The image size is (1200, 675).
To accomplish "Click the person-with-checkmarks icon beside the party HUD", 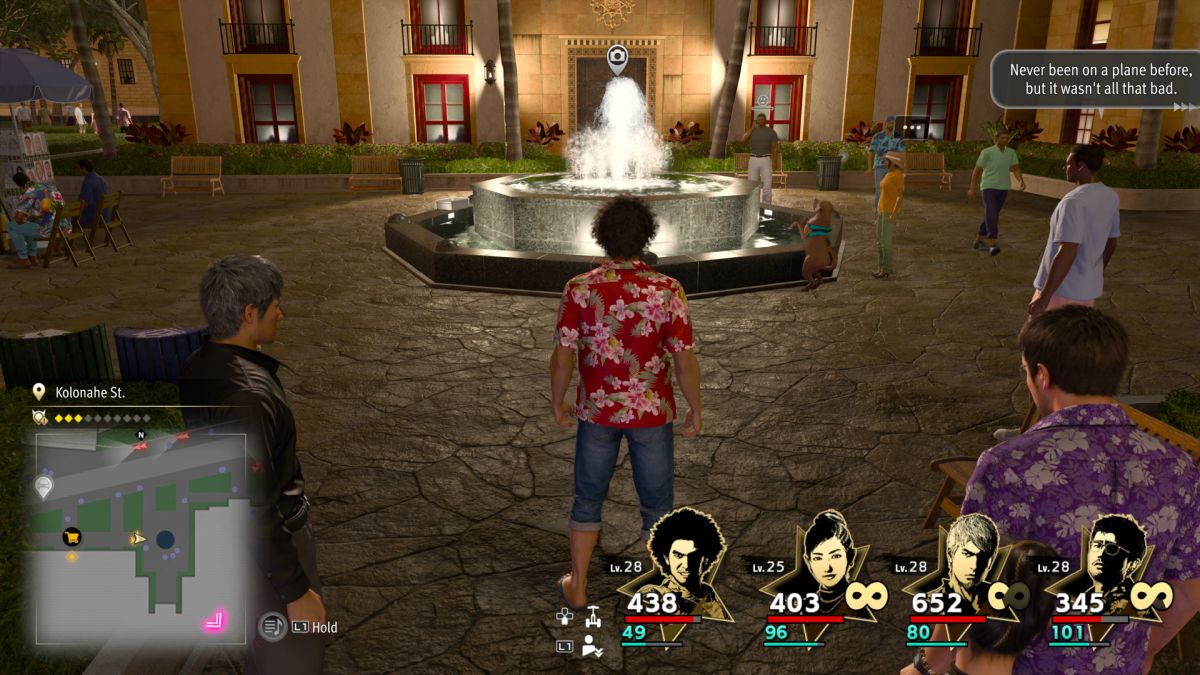I will click(x=593, y=646).
